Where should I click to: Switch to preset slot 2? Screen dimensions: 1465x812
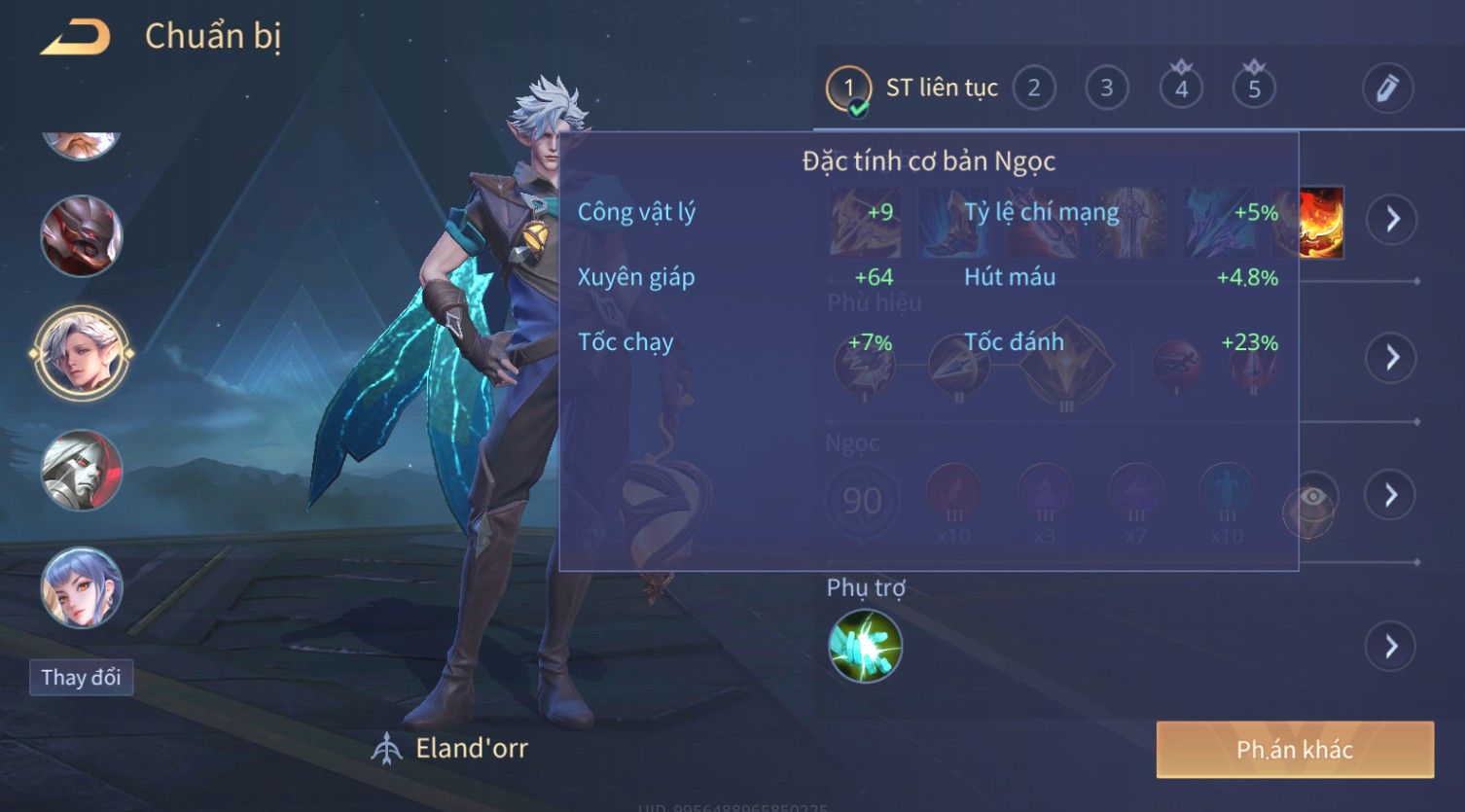(x=1033, y=88)
